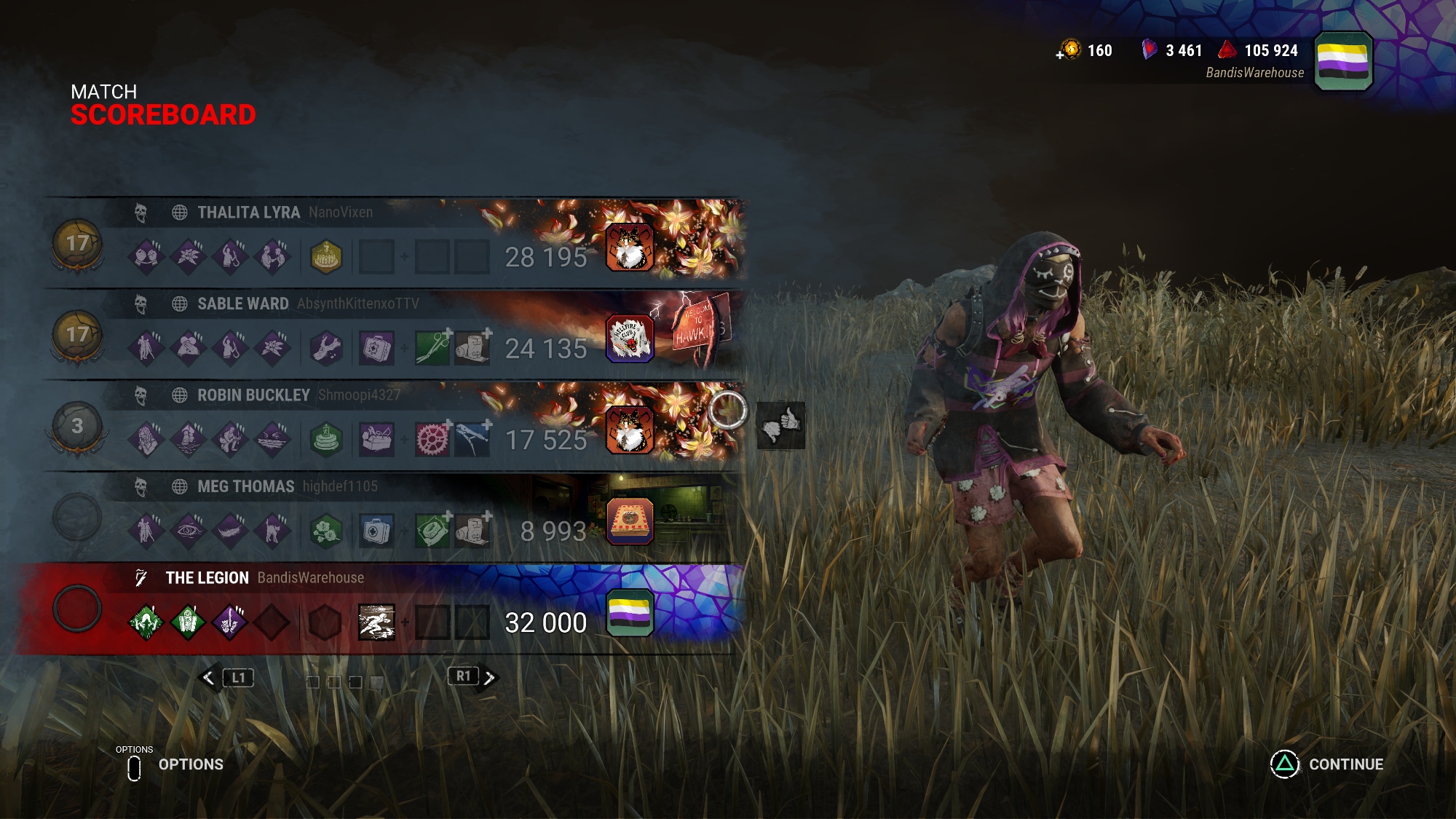The width and height of the screenshot is (1456, 819).
Task: Select Sable Ward player name AbsynthKittenxoTTV
Action: [x=357, y=304]
